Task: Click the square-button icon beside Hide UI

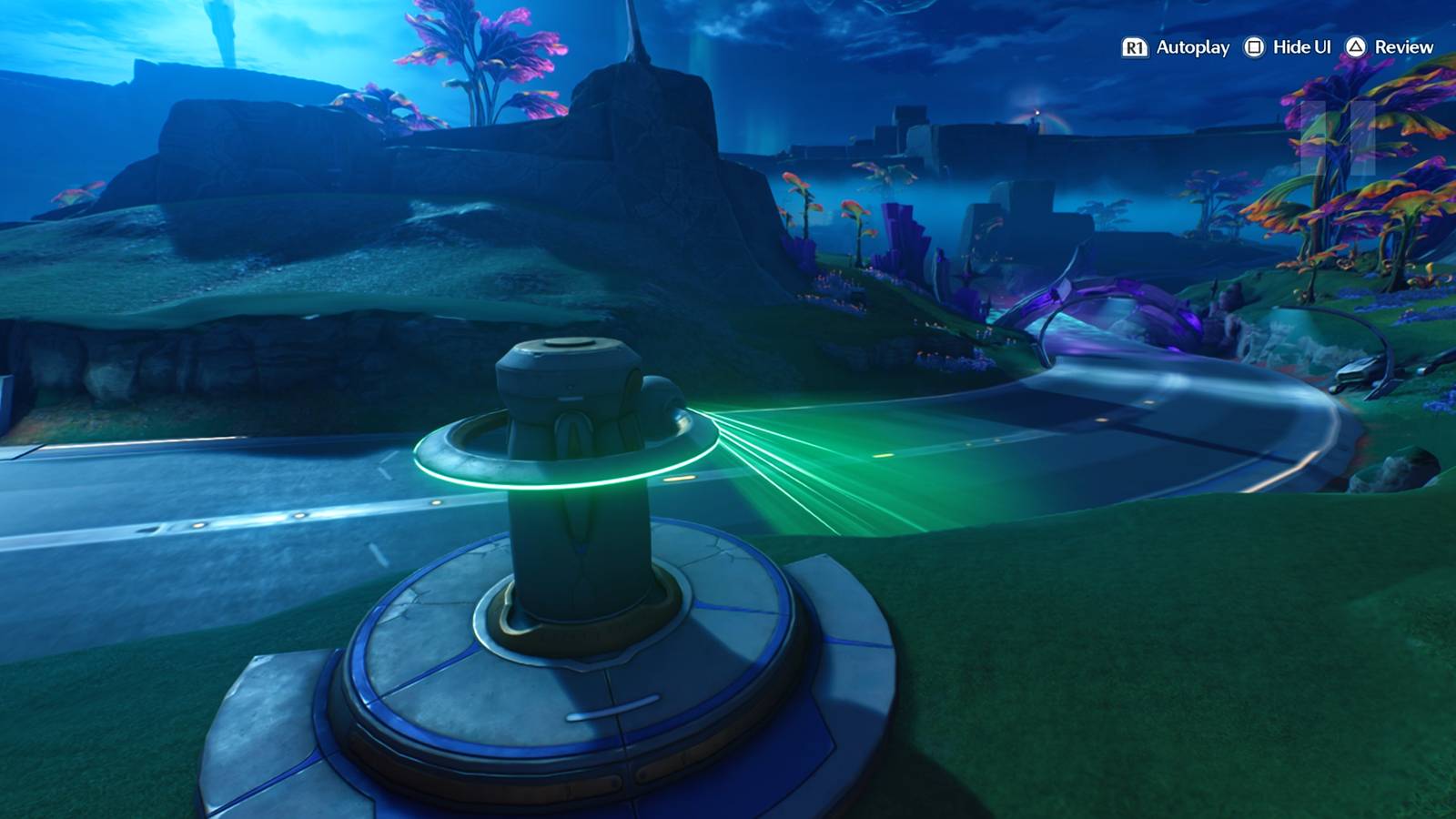Action: coord(1254,47)
